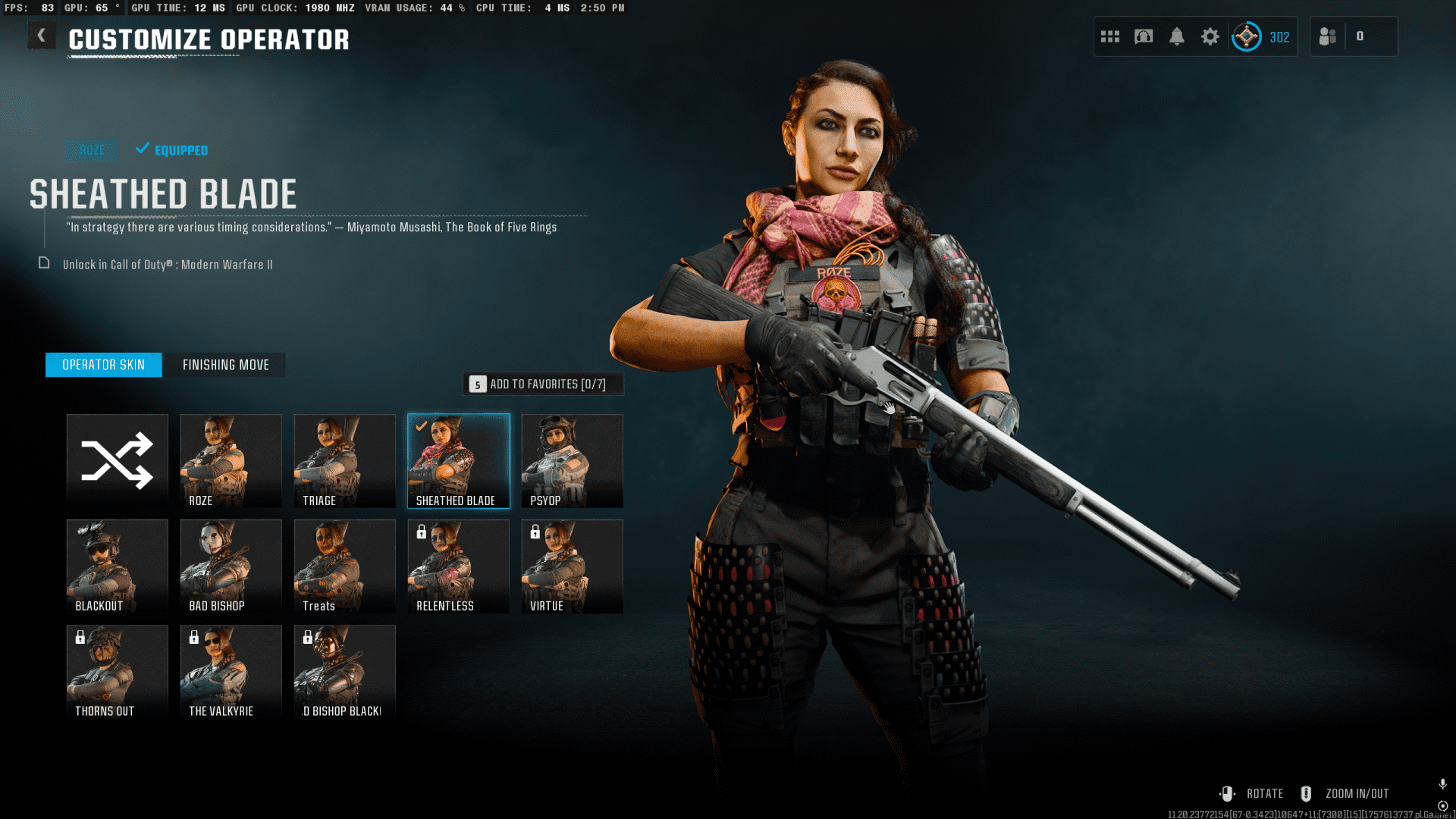Open the grid menu icon

1110,36
